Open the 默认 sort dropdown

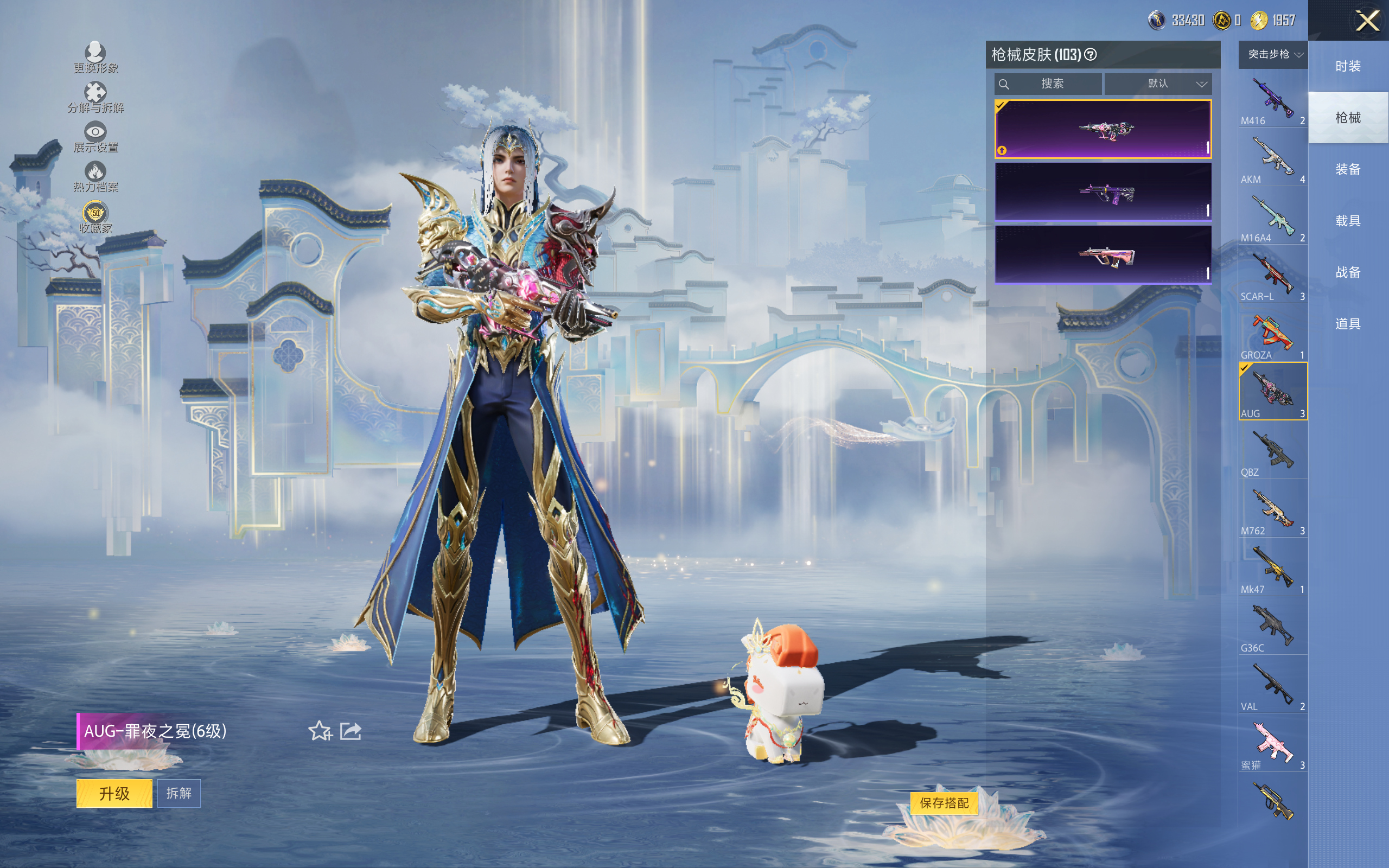[x=1158, y=84]
